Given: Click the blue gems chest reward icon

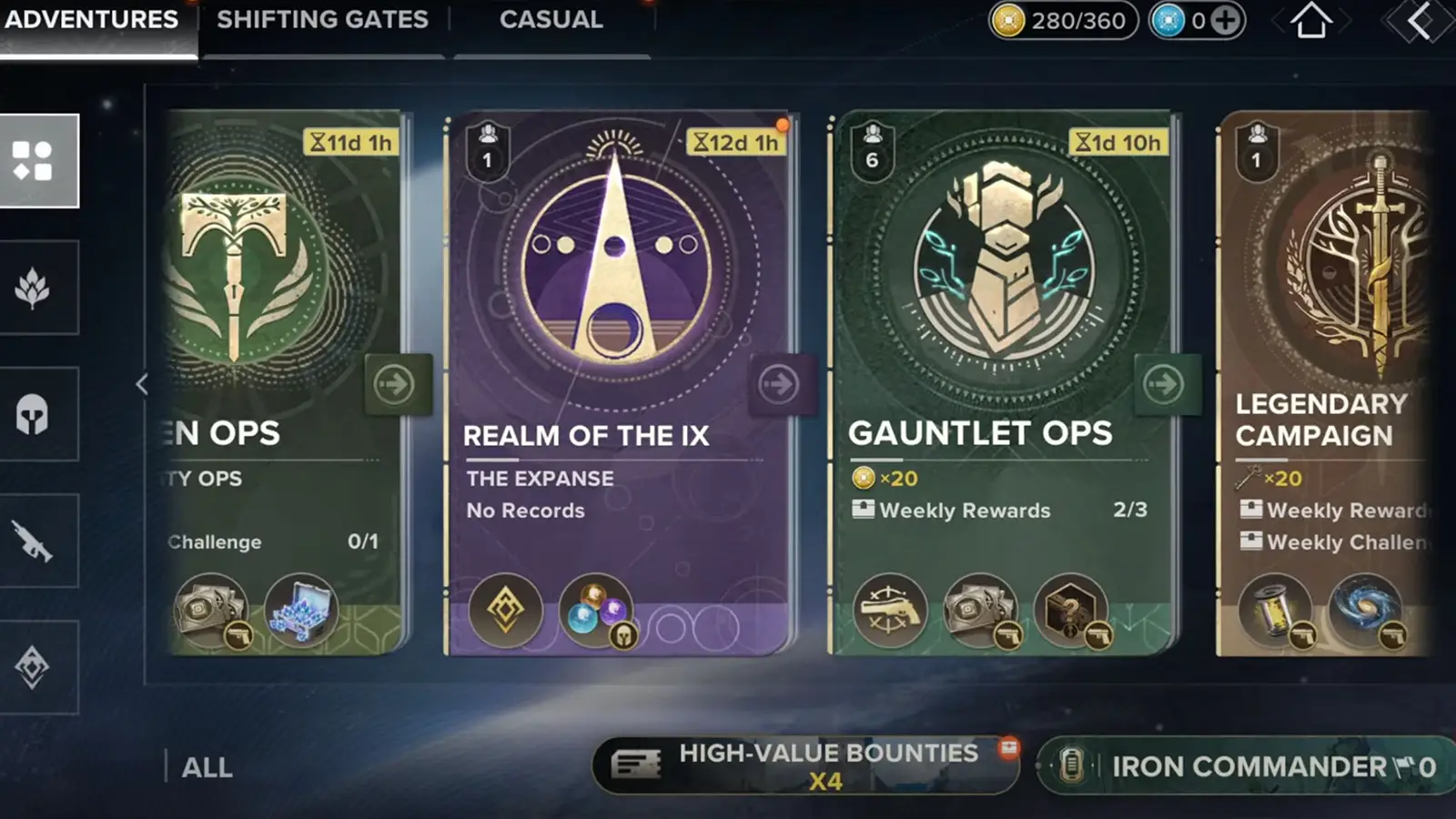Looking at the screenshot, I should click(300, 614).
